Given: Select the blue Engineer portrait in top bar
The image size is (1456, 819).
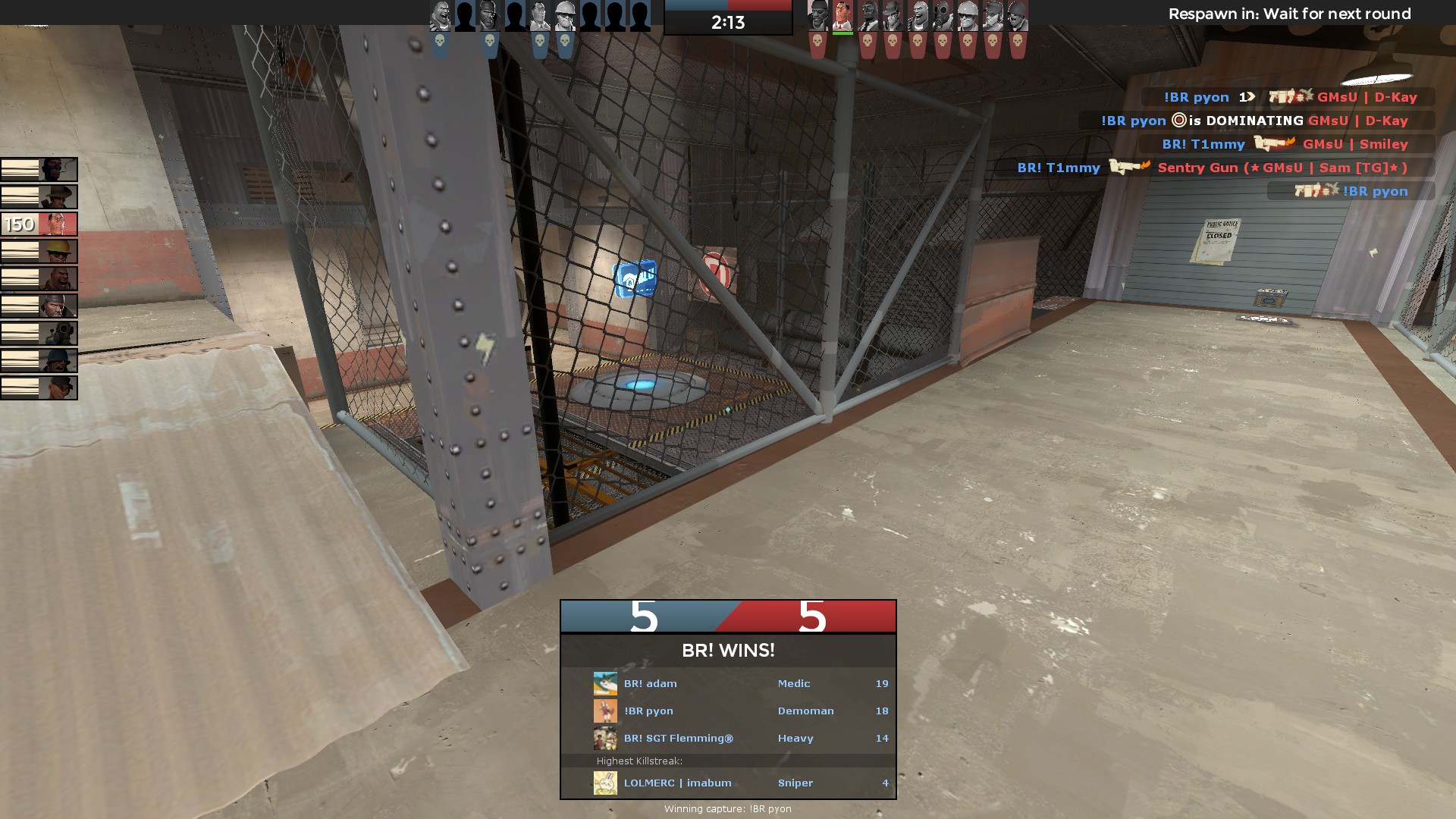Looking at the screenshot, I should [565, 16].
